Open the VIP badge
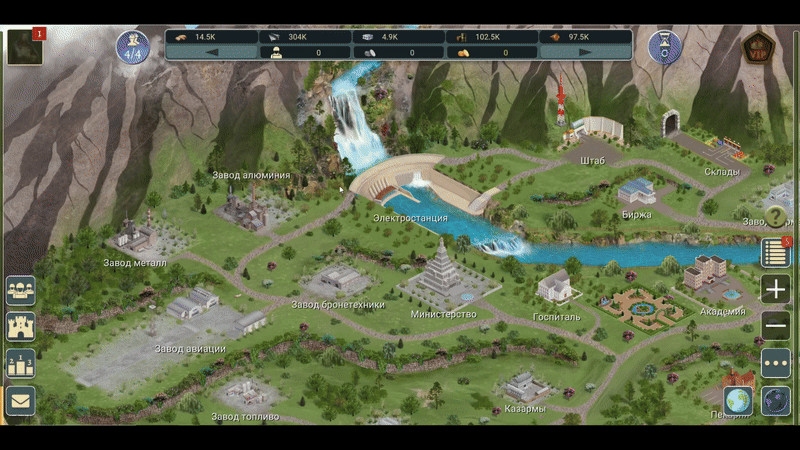The height and width of the screenshot is (450, 800). pos(757,47)
